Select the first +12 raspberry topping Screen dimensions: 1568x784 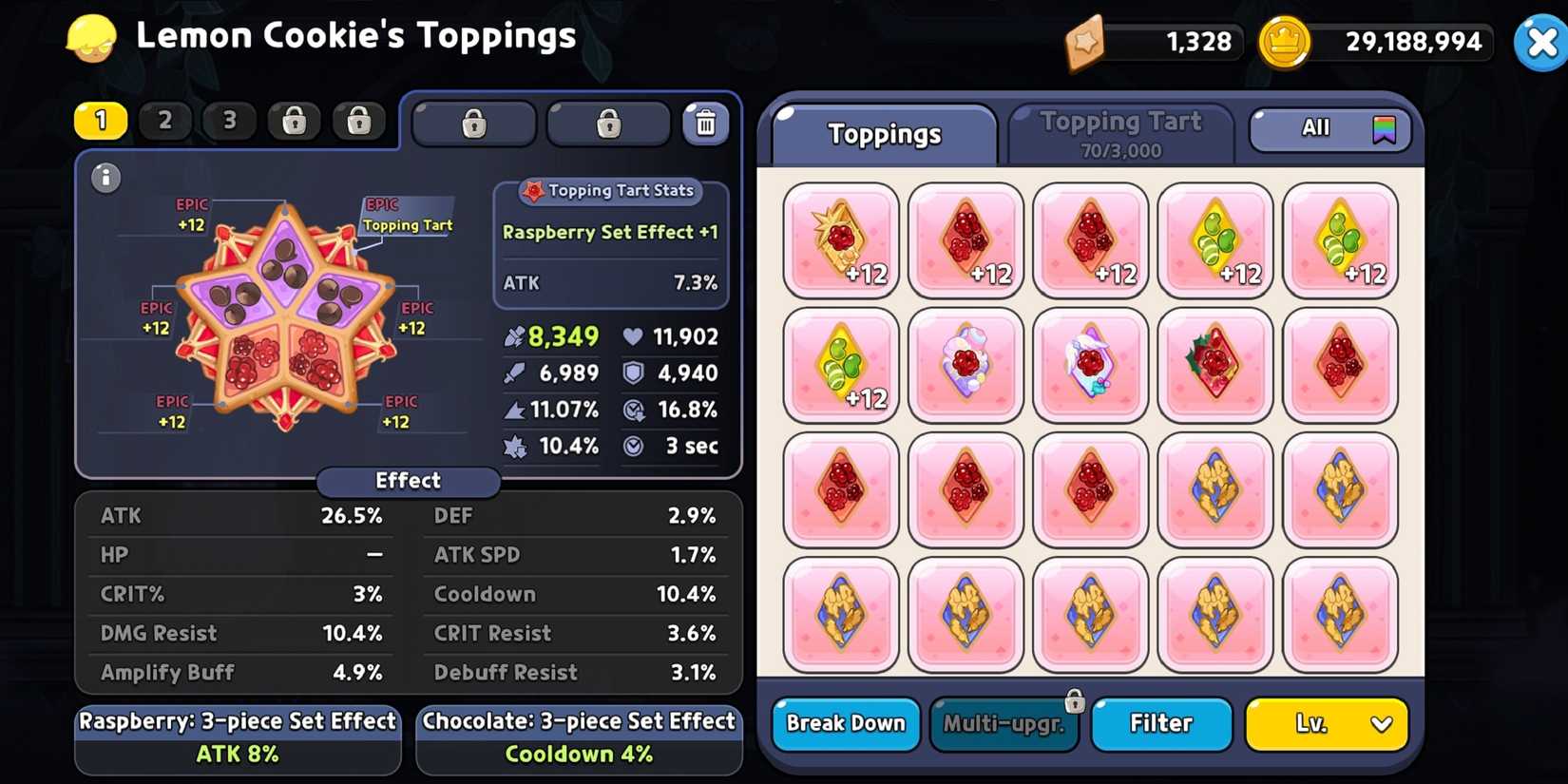[840, 239]
